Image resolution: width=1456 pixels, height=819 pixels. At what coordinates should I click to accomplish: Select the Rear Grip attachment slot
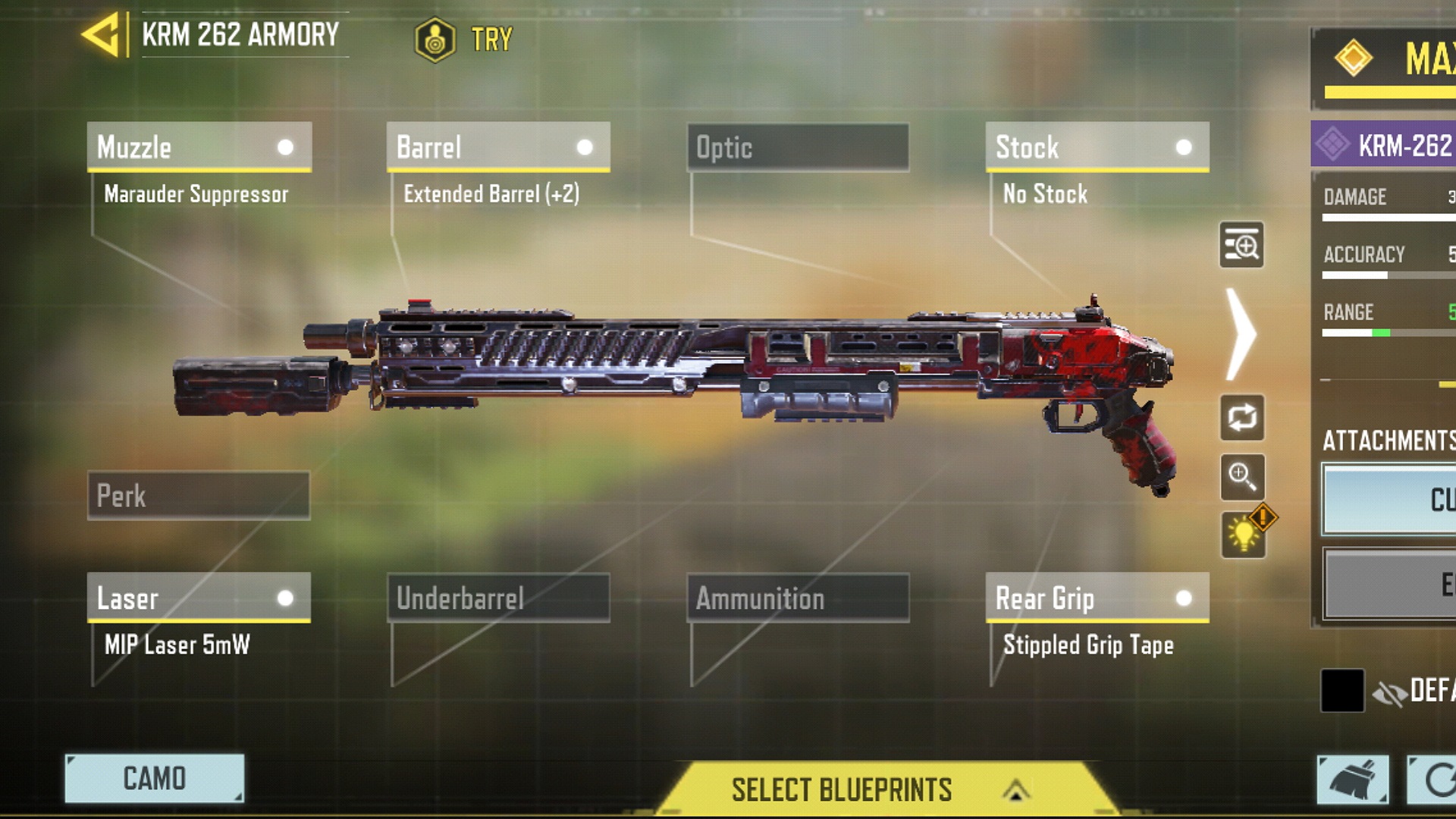[x=1097, y=598]
